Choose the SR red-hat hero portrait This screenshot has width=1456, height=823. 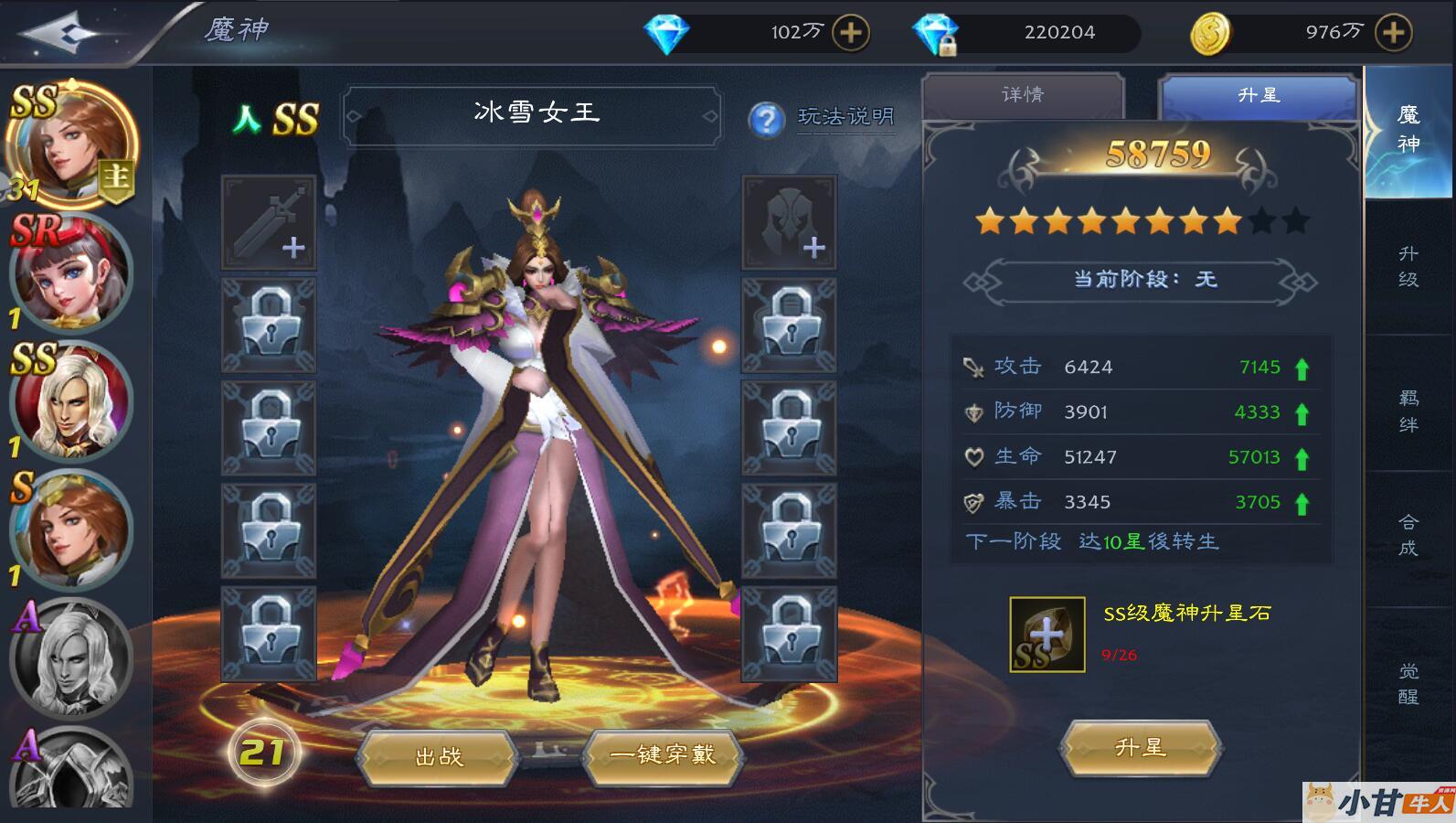[x=70, y=273]
